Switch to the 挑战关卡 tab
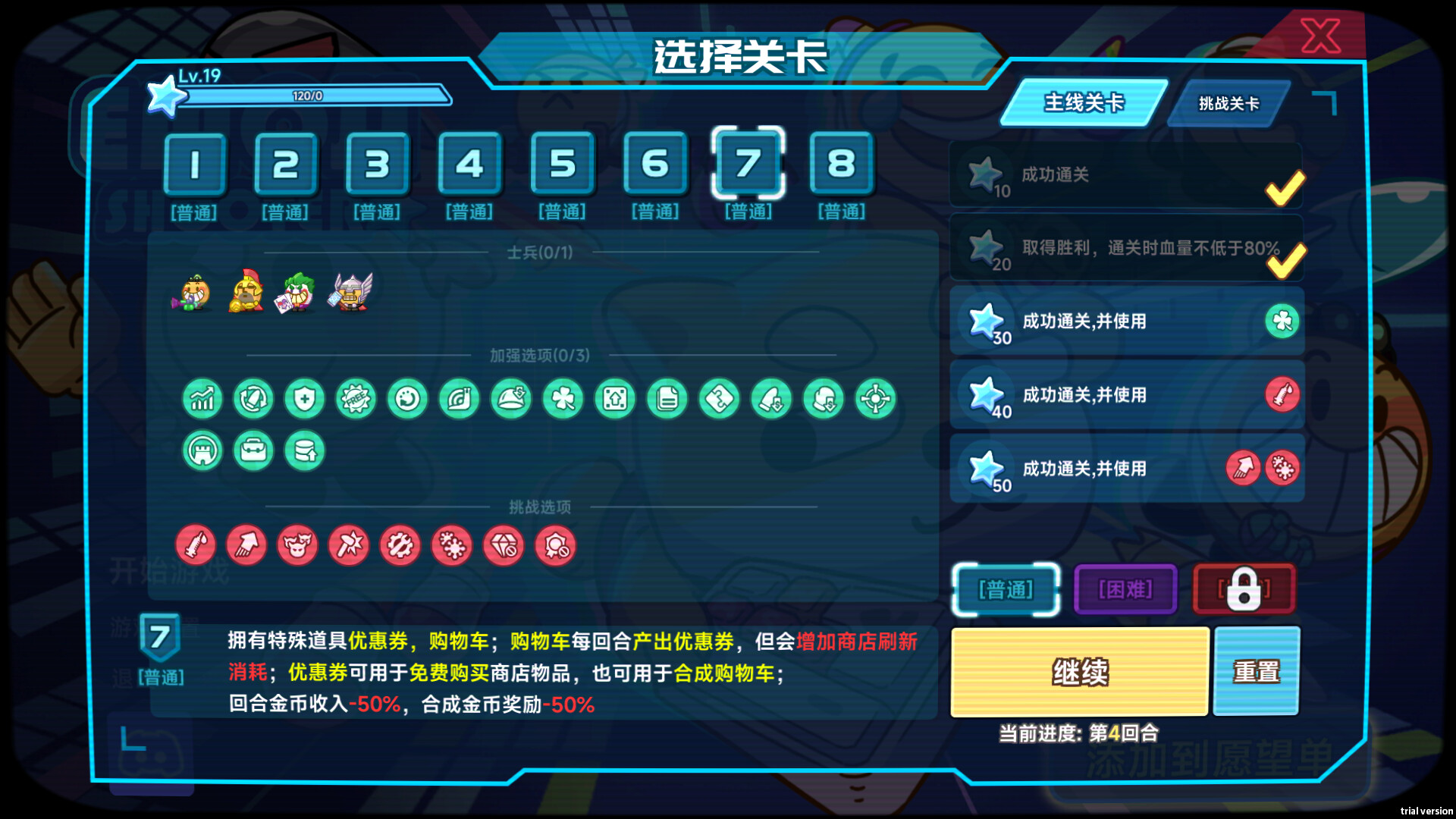 (x=1227, y=104)
